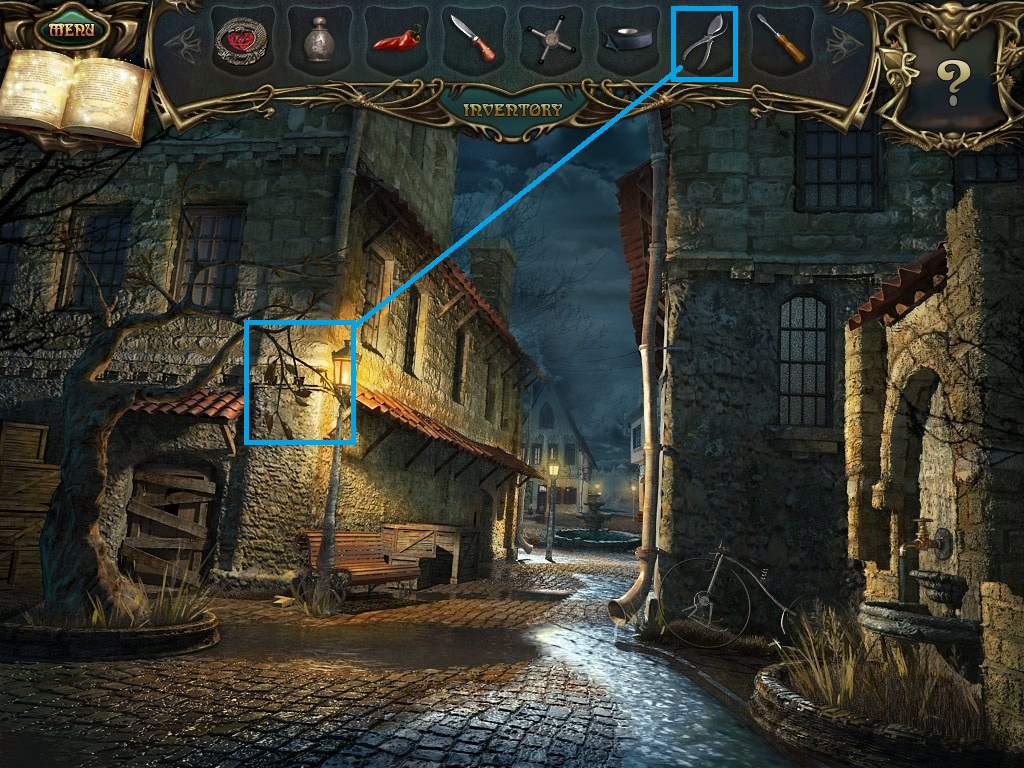Choose the knife from inventory
Screen dimensions: 1024x768
474,42
